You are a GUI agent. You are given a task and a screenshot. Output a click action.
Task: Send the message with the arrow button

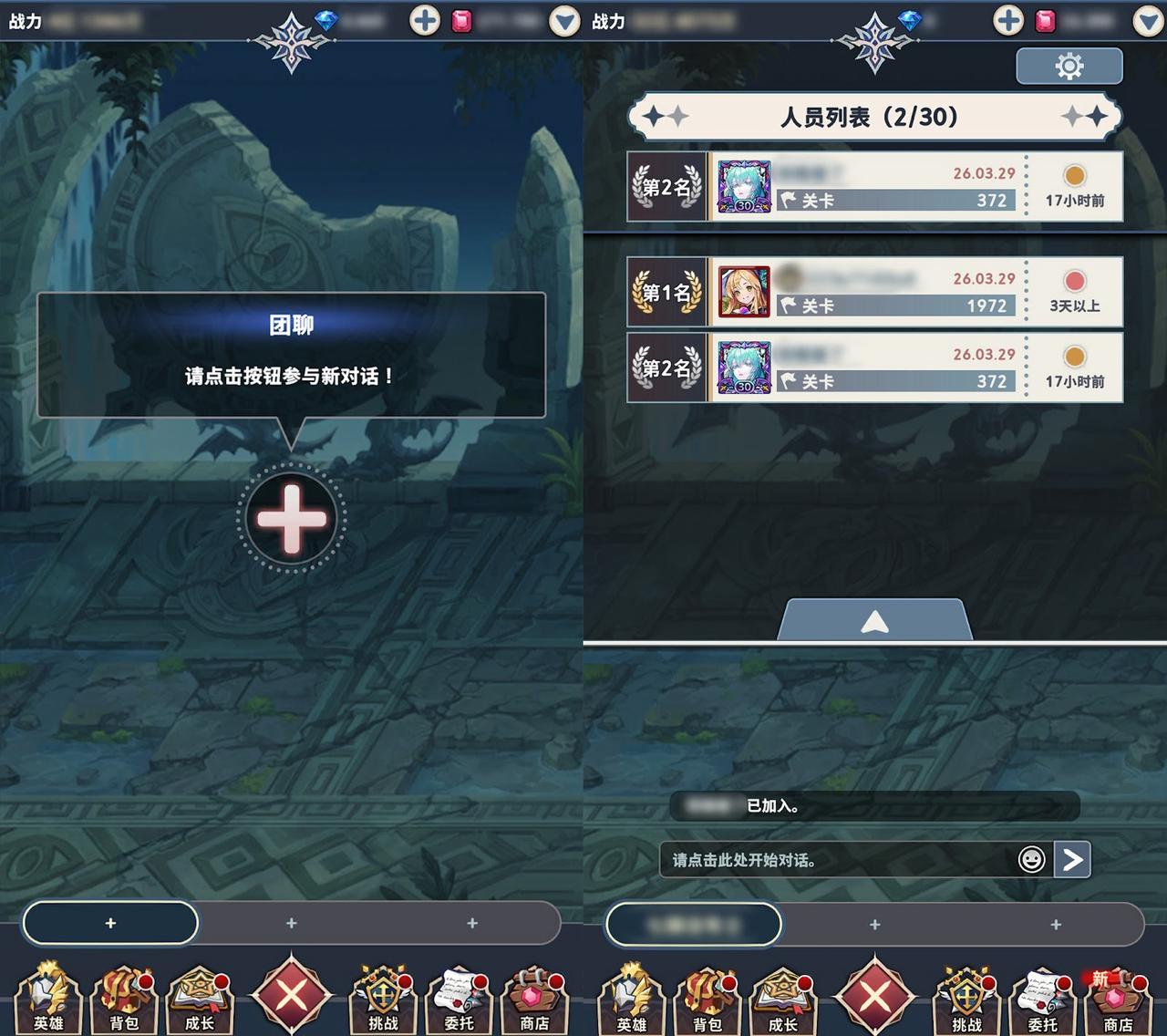pyautogui.click(x=1072, y=860)
